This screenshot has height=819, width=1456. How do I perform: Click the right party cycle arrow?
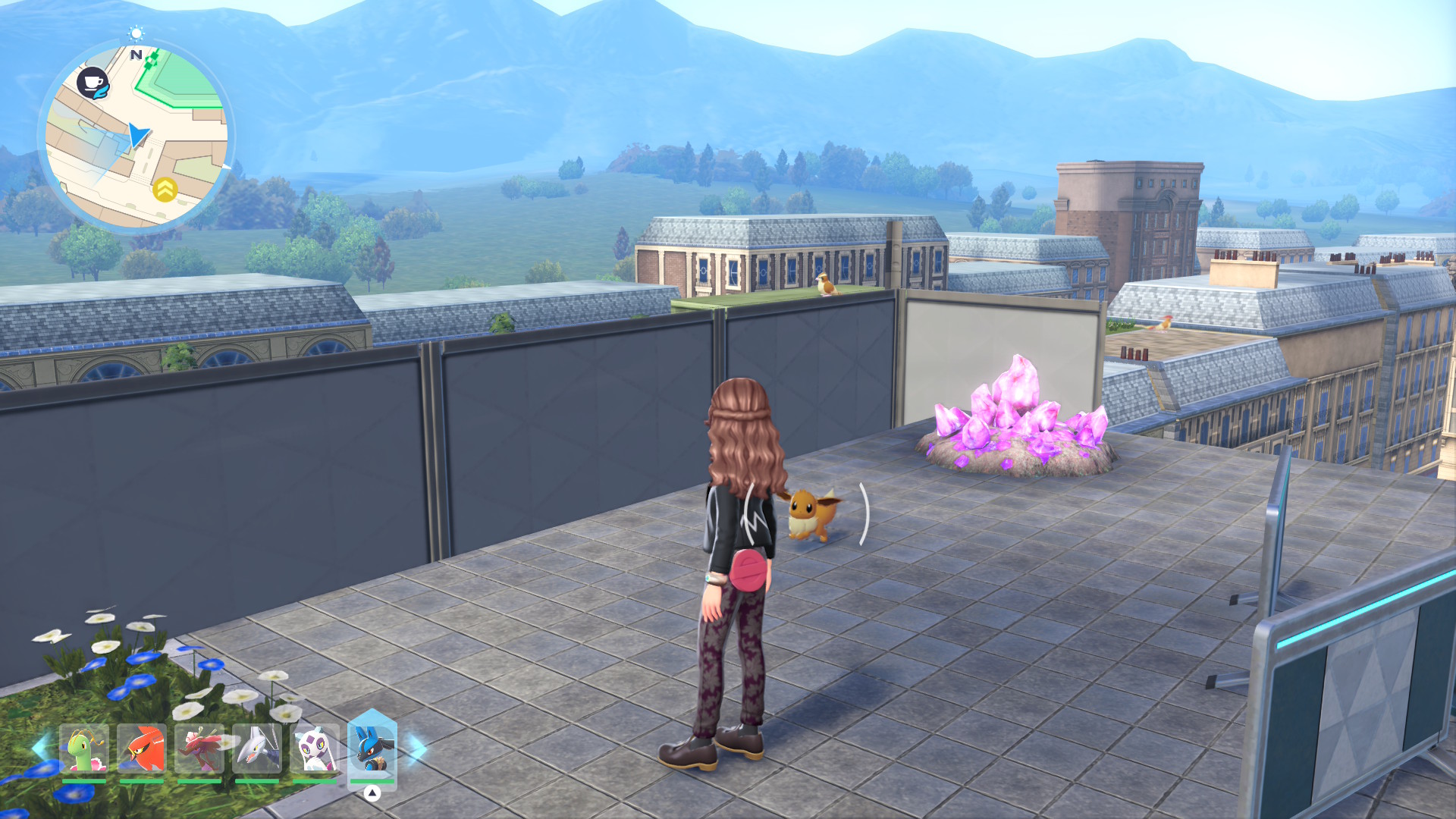click(418, 748)
